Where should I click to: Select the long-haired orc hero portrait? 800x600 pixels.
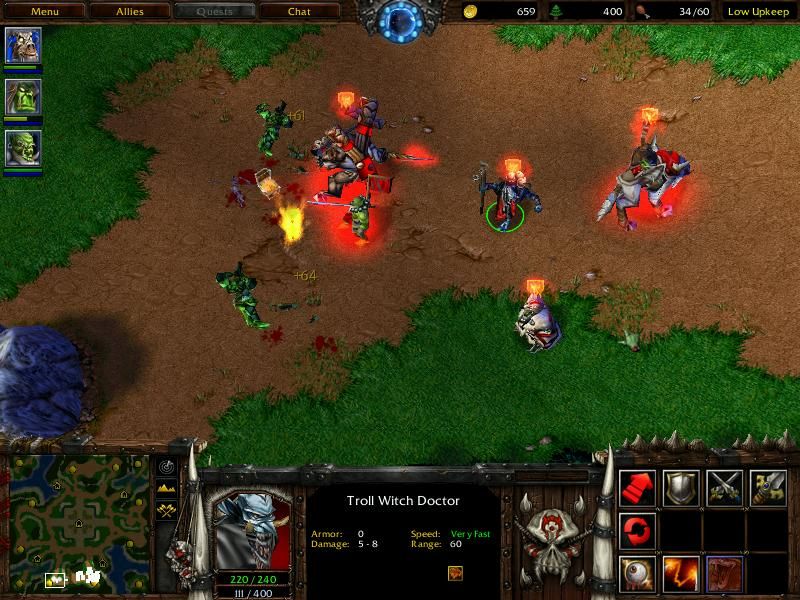tap(22, 97)
